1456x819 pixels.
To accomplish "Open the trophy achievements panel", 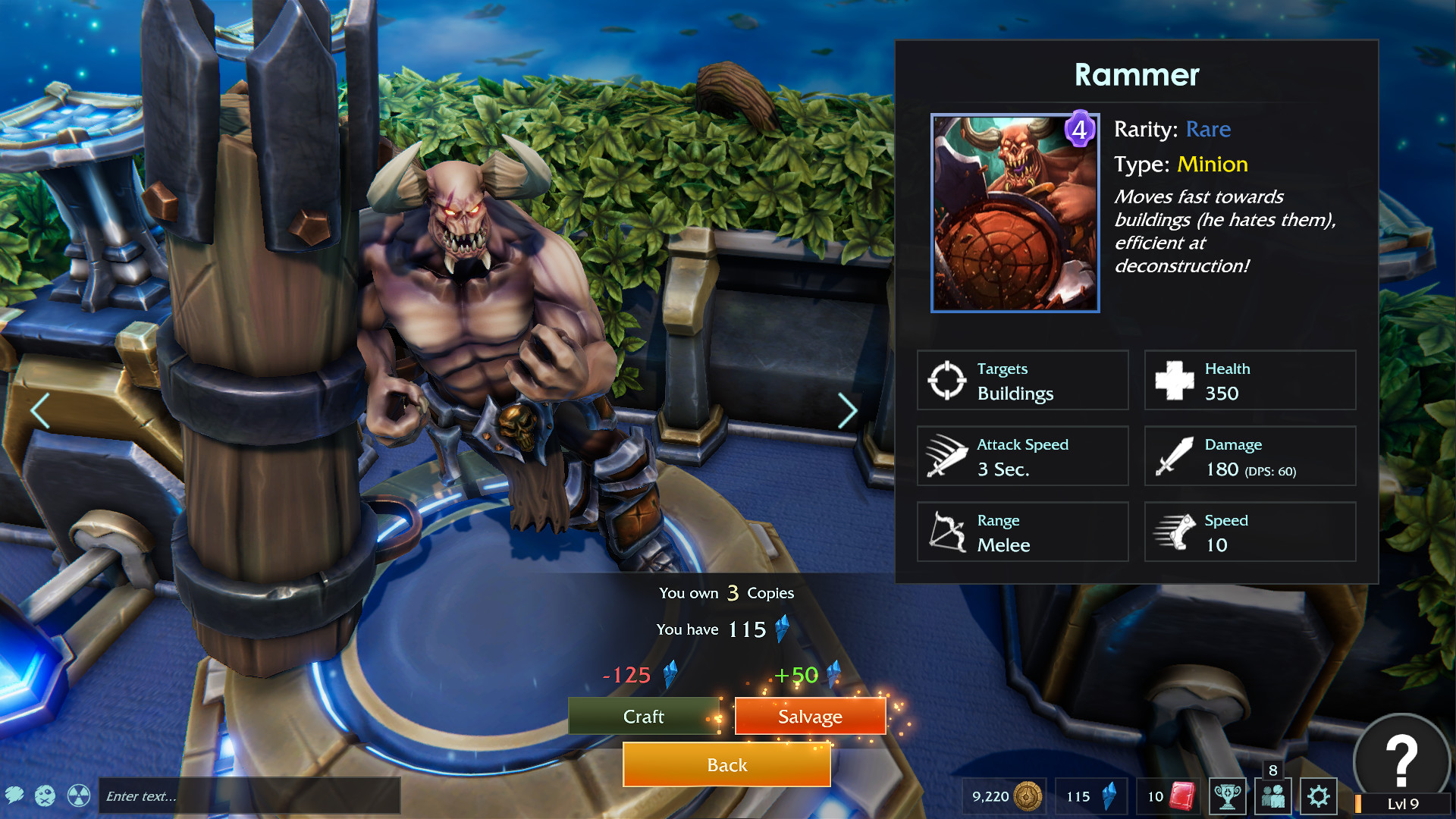I will click(1227, 796).
